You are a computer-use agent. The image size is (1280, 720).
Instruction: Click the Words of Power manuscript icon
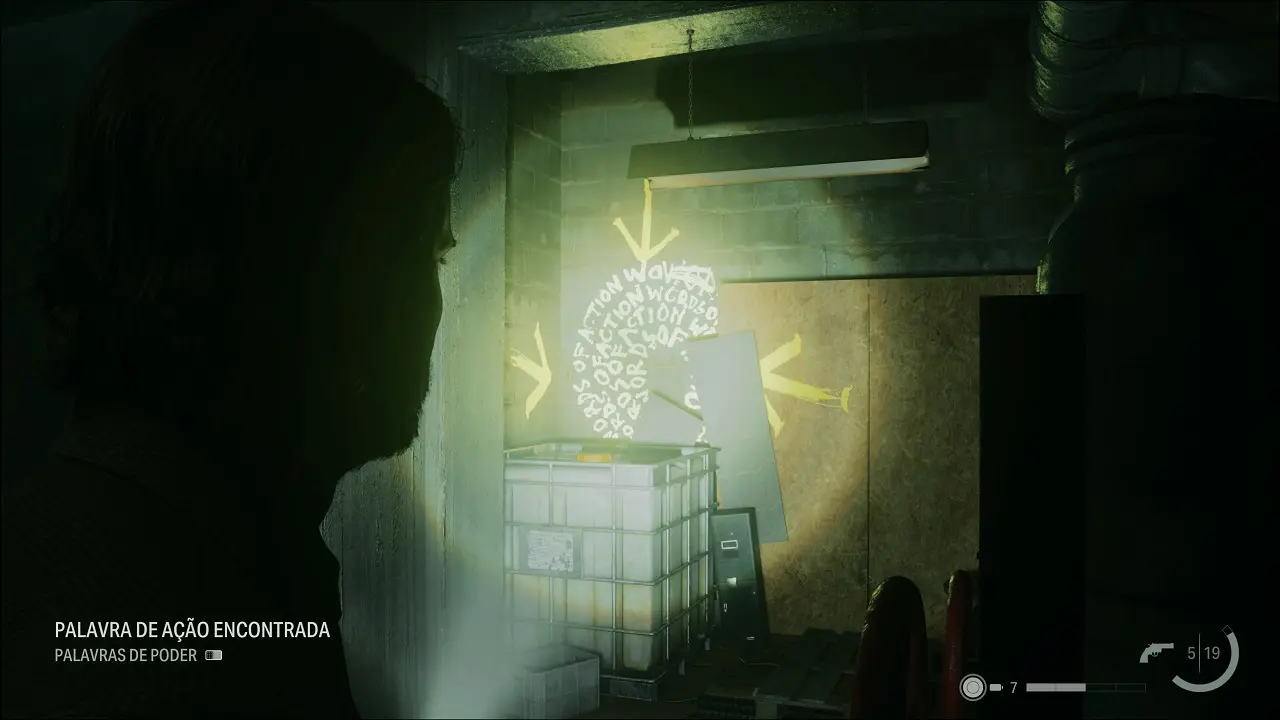point(214,656)
